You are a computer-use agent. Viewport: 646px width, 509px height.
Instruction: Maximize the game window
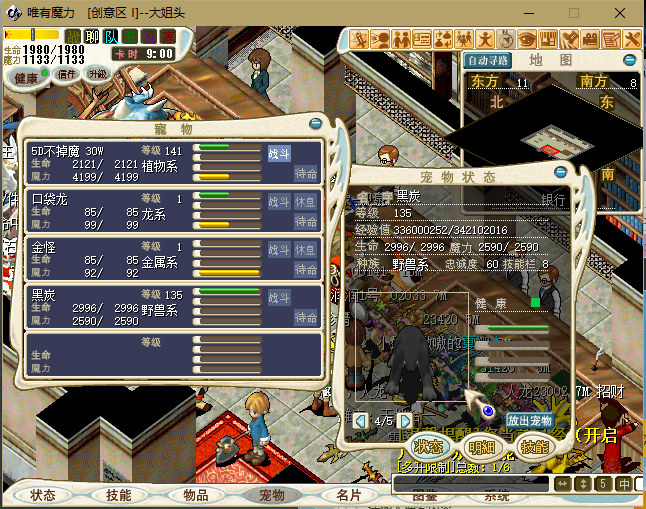point(574,13)
